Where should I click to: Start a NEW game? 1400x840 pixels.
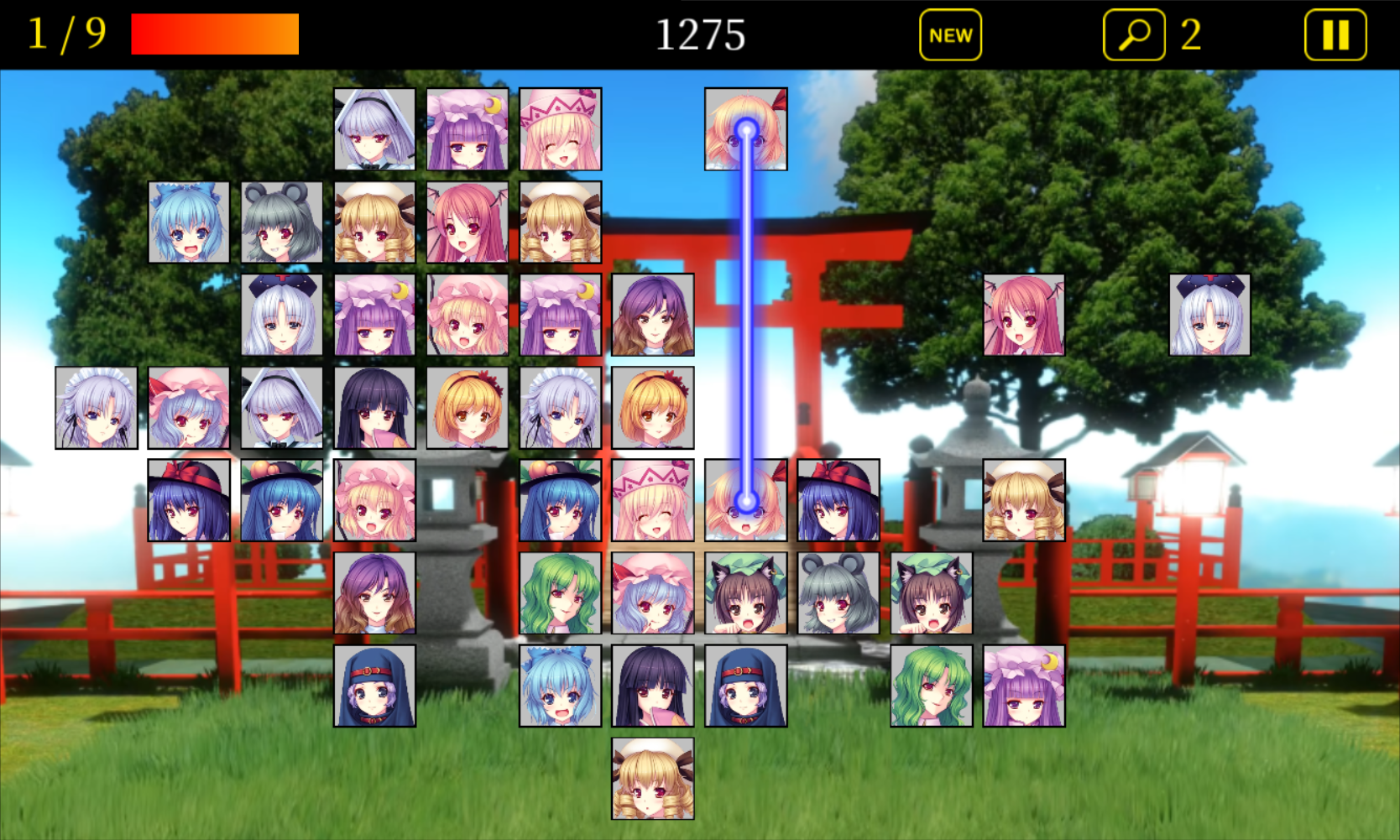[949, 35]
